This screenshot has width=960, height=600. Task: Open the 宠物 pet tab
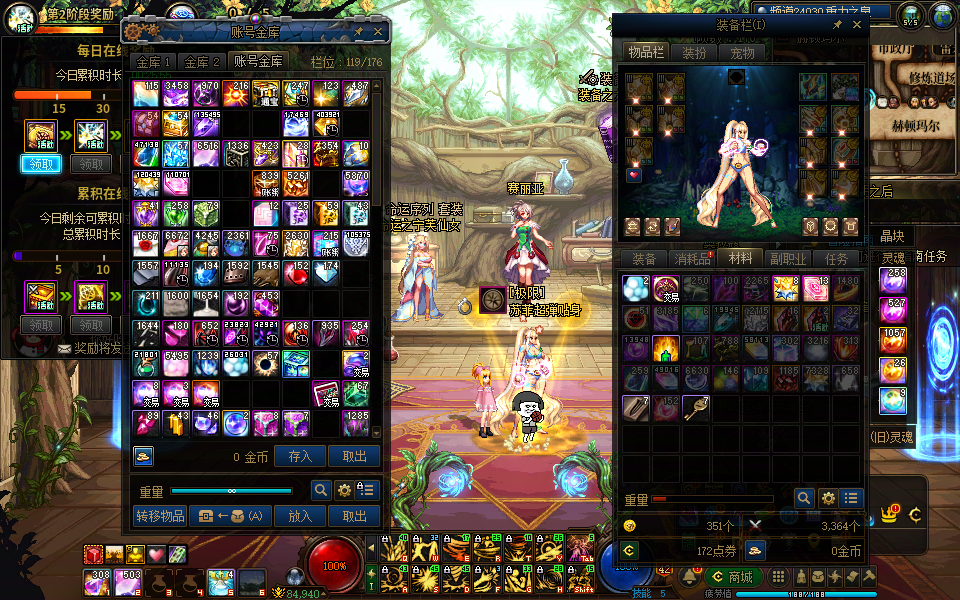742,52
